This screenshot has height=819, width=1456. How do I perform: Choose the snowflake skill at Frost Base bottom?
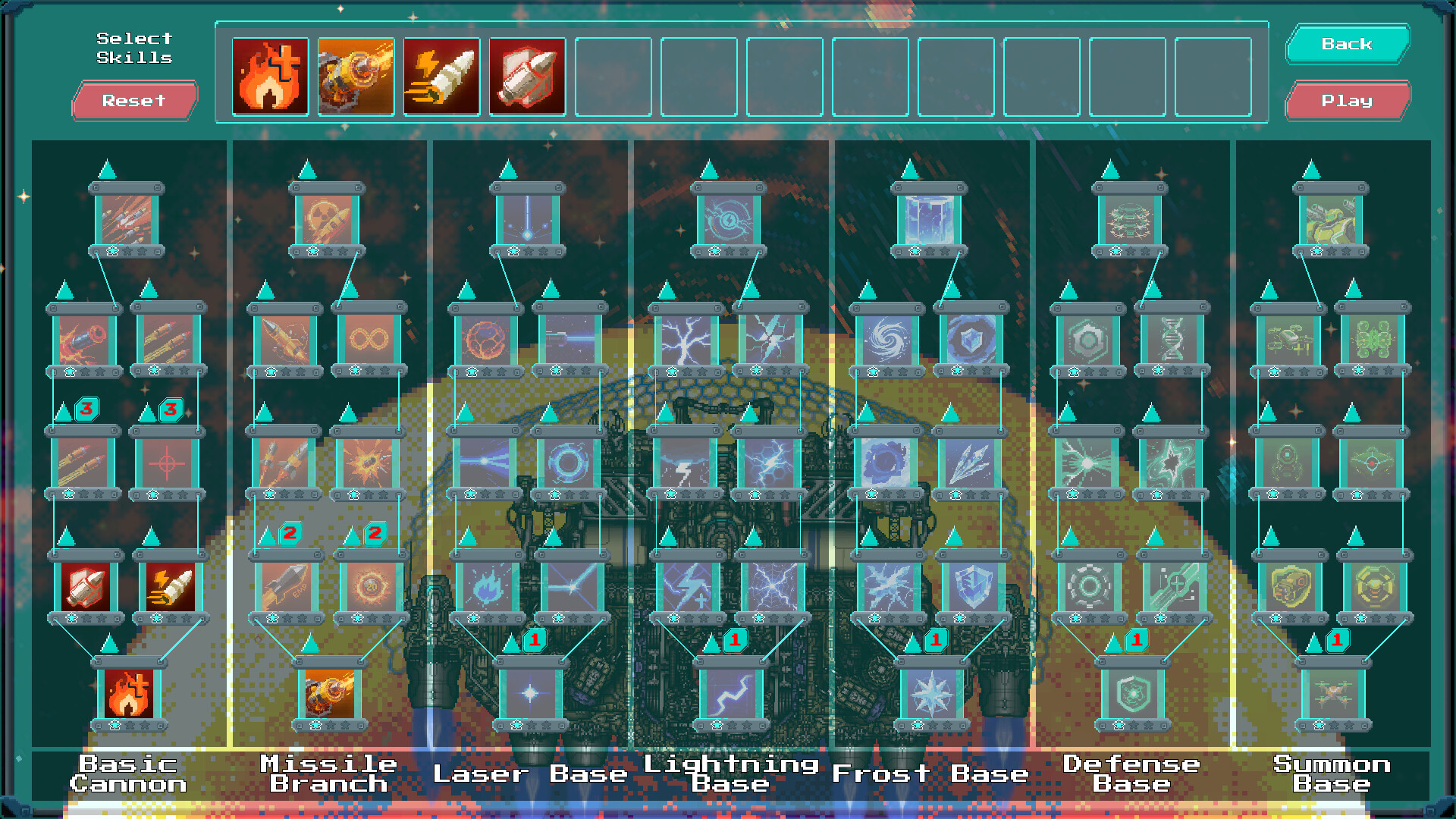click(934, 695)
